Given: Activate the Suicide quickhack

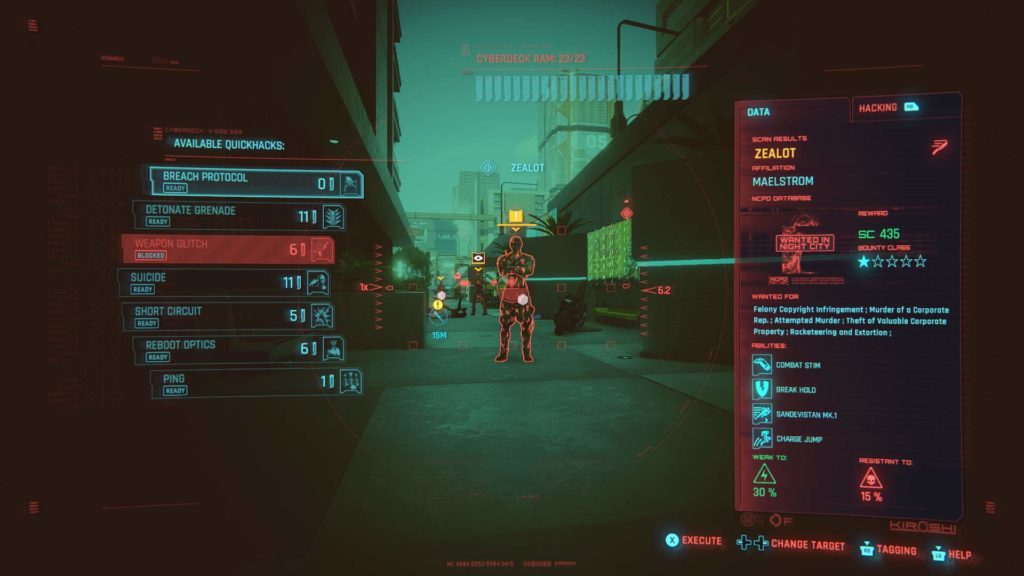Looking at the screenshot, I should 222,282.
